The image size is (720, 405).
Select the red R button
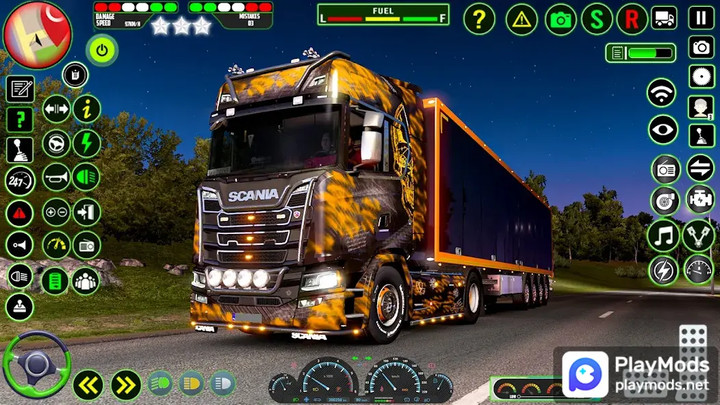[x=632, y=18]
